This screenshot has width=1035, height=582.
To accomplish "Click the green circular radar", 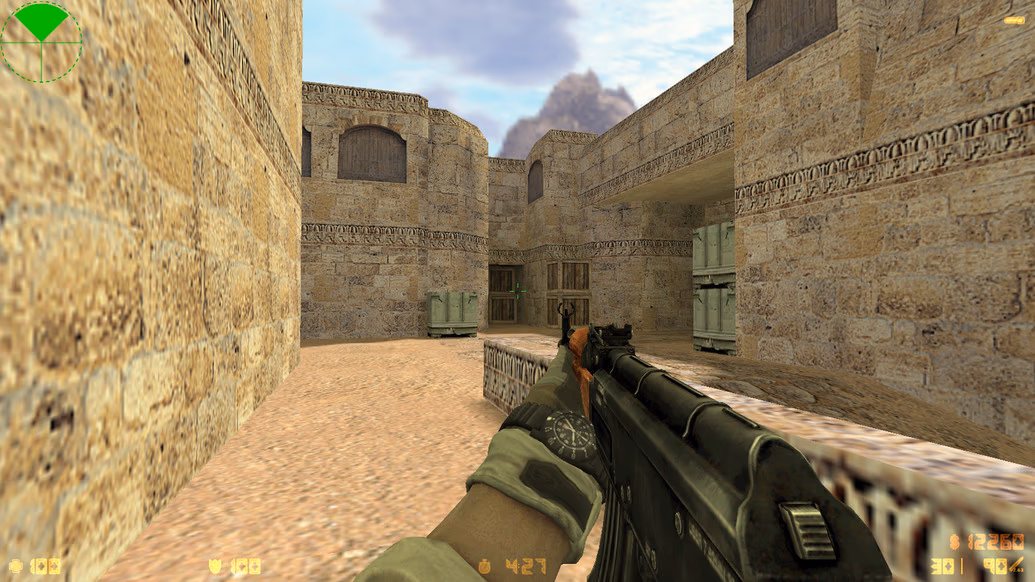I will click(41, 41).
